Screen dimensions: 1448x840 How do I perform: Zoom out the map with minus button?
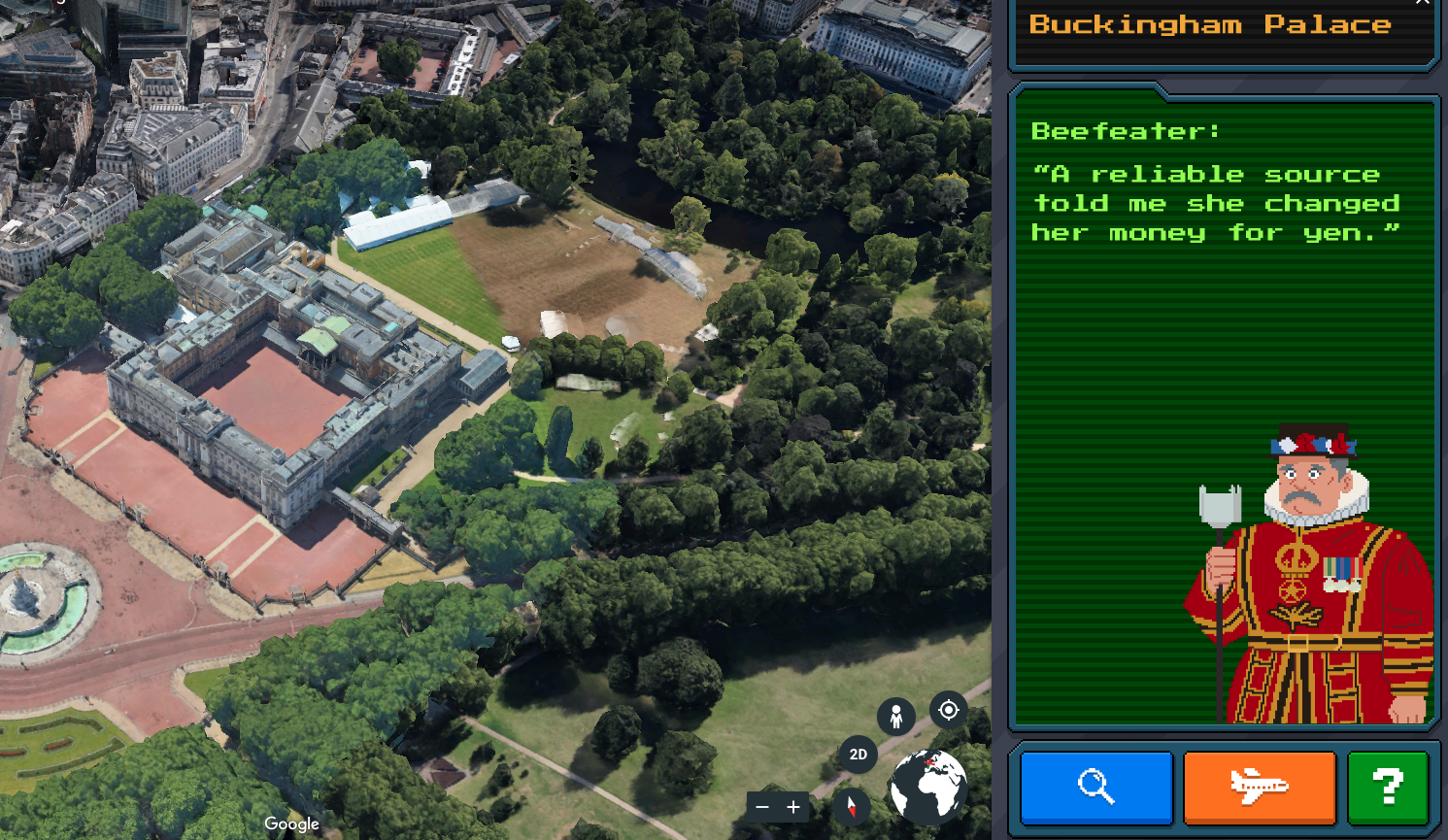pyautogui.click(x=762, y=807)
